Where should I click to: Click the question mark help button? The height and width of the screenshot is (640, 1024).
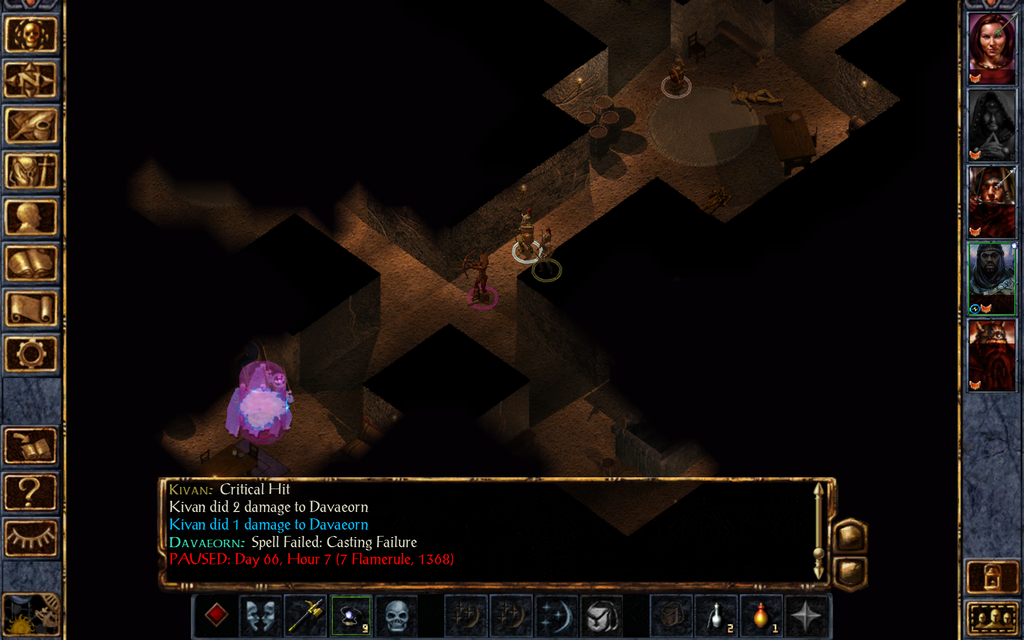point(31,492)
